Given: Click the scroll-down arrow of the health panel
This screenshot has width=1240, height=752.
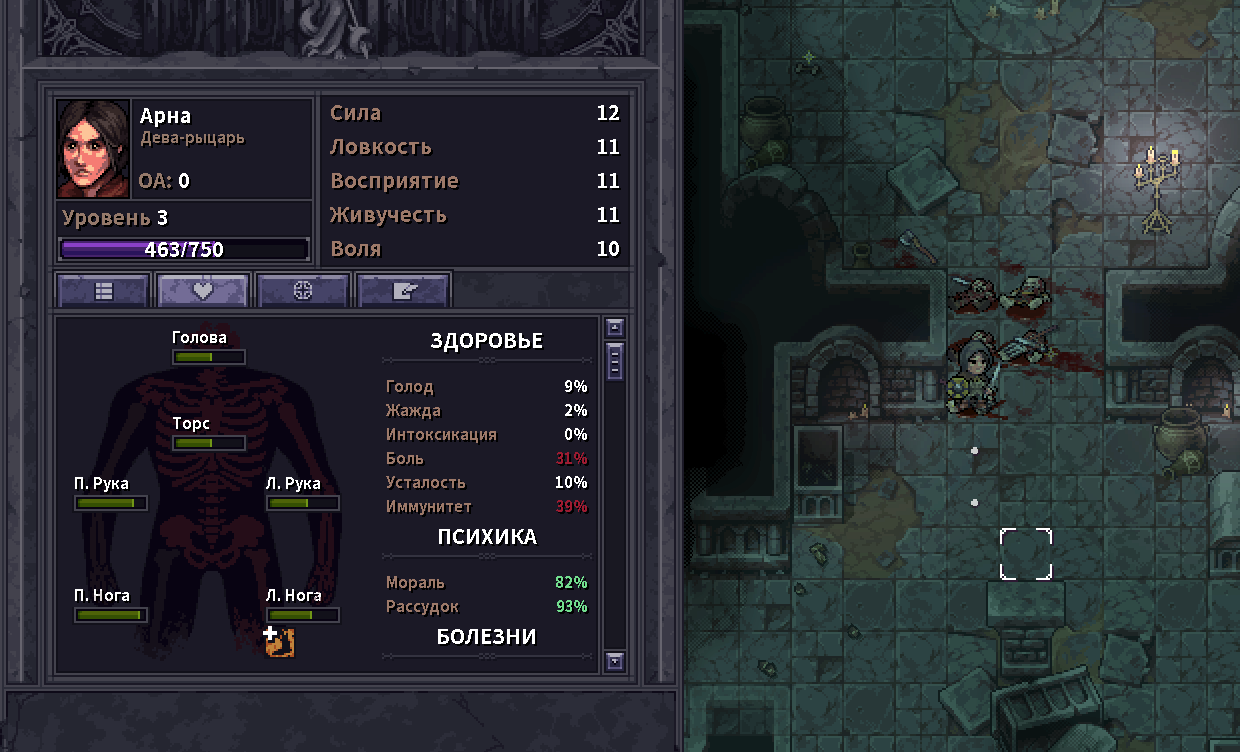Looking at the screenshot, I should click(x=615, y=660).
